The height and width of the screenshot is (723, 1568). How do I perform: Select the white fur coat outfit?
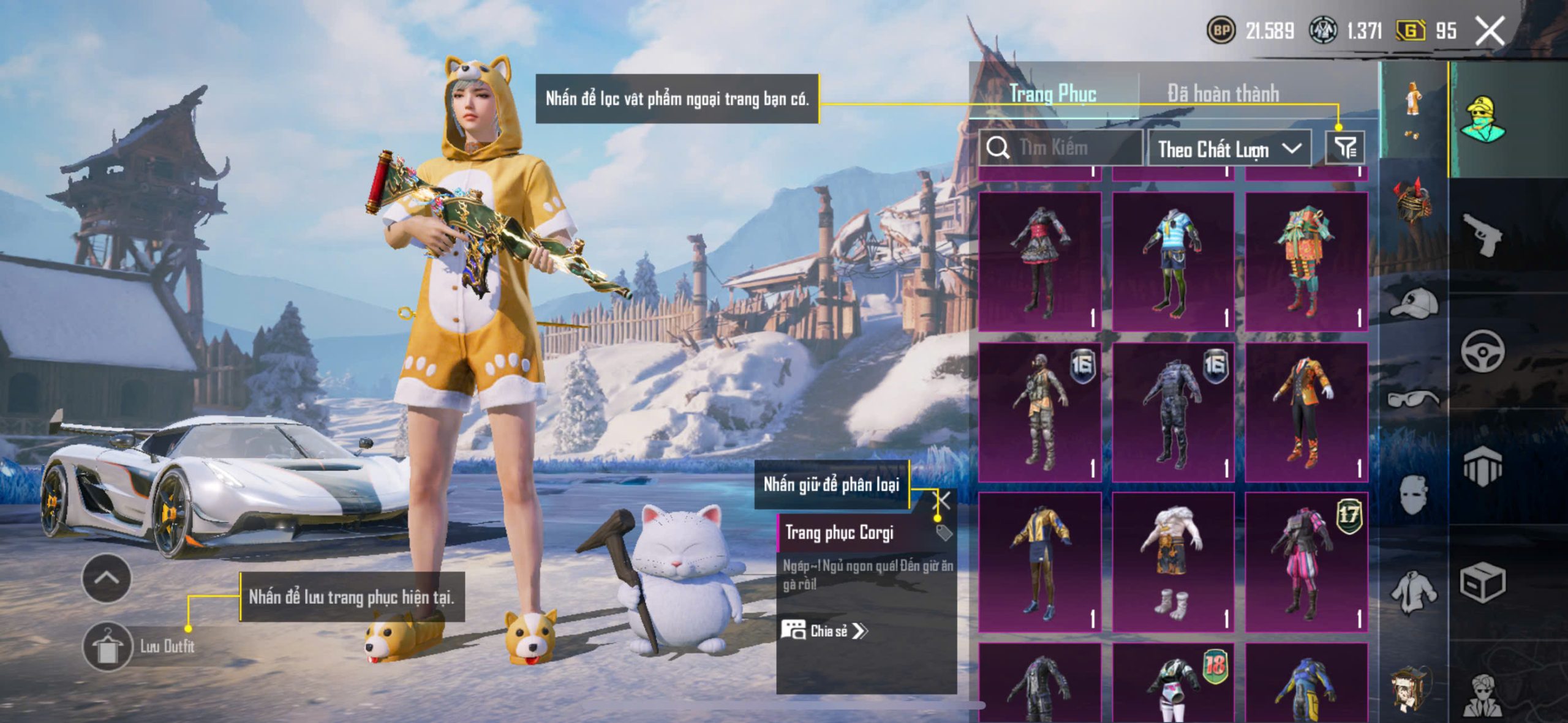pos(1172,561)
